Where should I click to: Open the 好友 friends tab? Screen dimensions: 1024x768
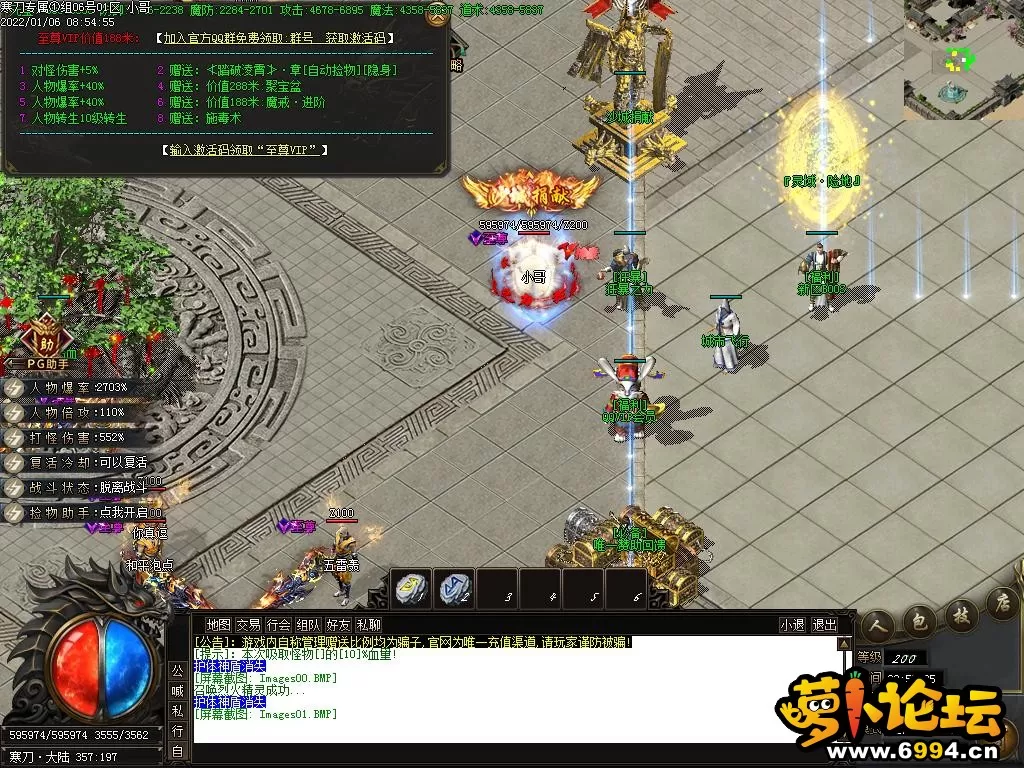click(338, 625)
